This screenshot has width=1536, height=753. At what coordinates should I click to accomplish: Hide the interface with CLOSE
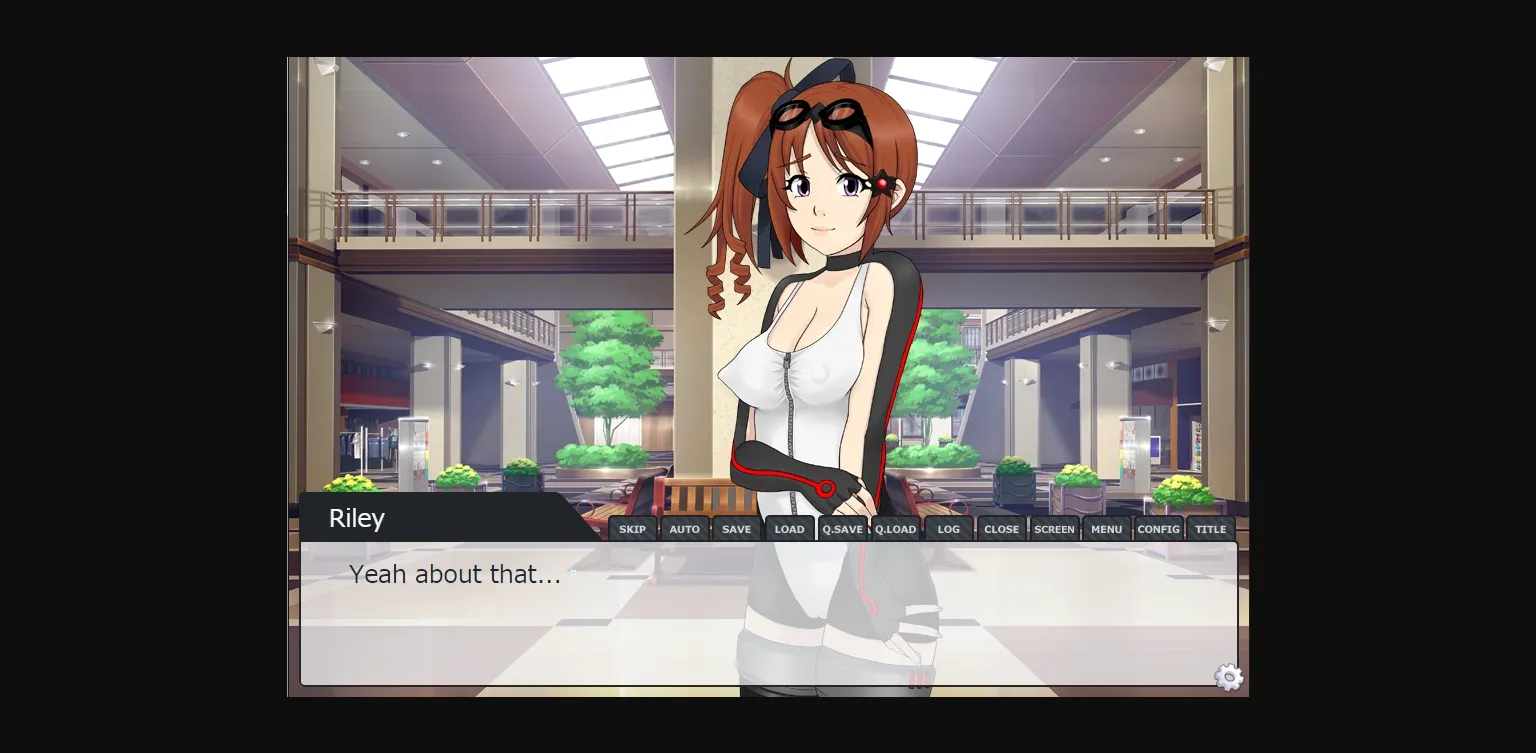(1001, 528)
